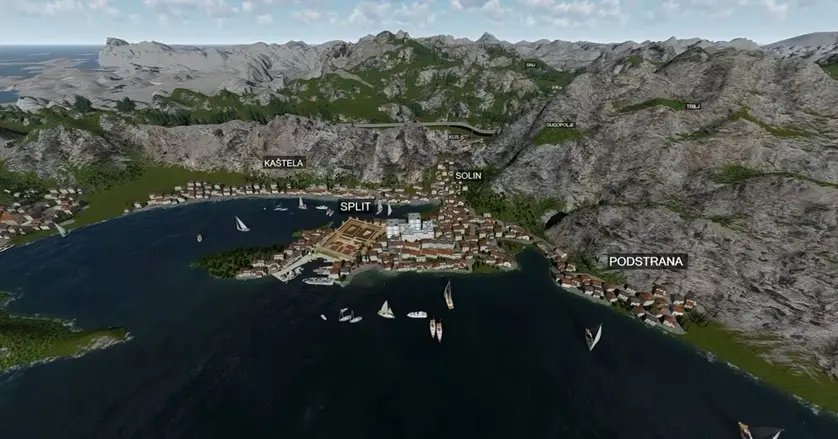This screenshot has height=439, width=838.
Task: Select the Split location label
Action: click(355, 206)
